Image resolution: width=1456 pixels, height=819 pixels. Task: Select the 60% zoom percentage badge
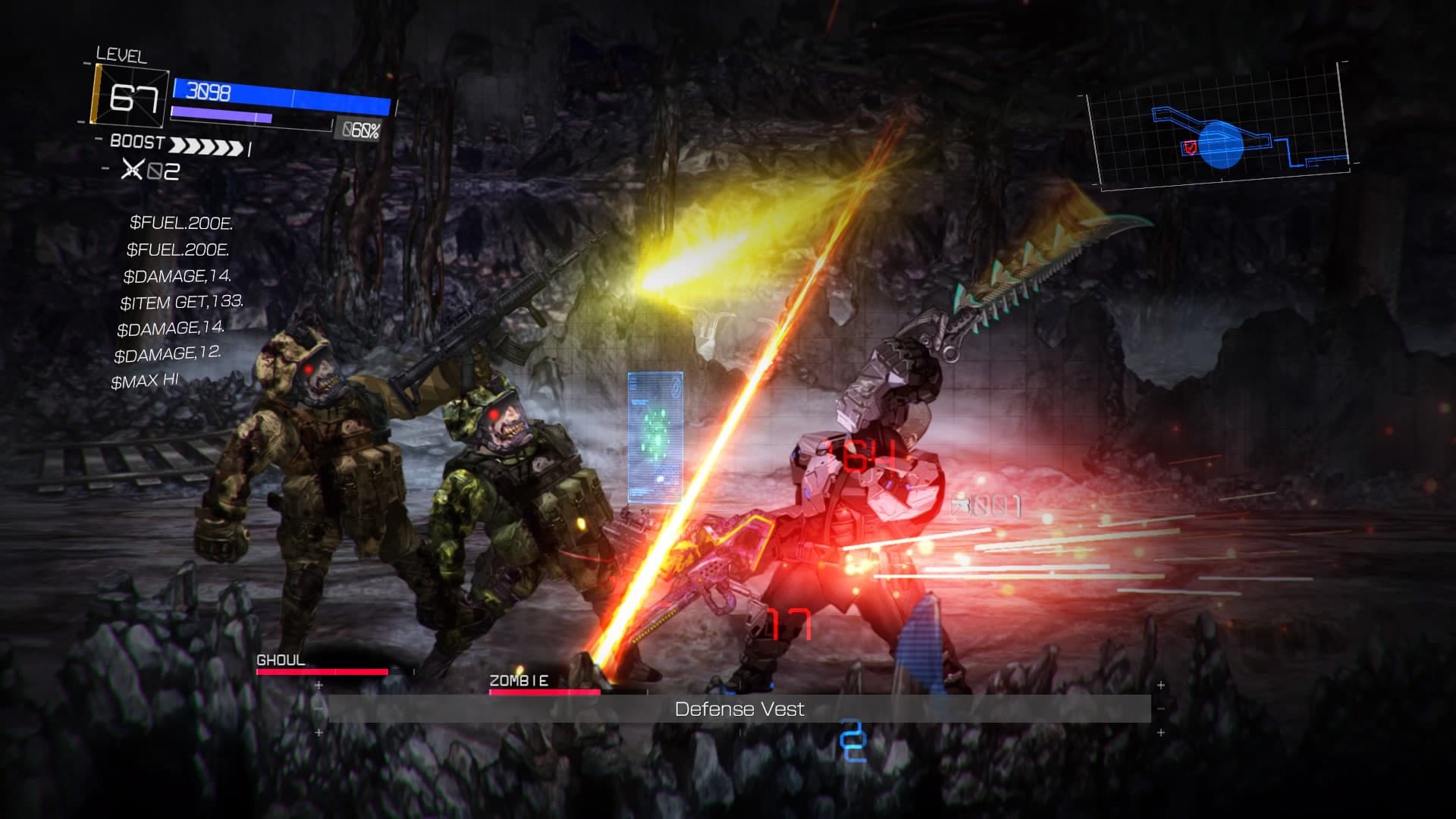pyautogui.click(x=359, y=129)
